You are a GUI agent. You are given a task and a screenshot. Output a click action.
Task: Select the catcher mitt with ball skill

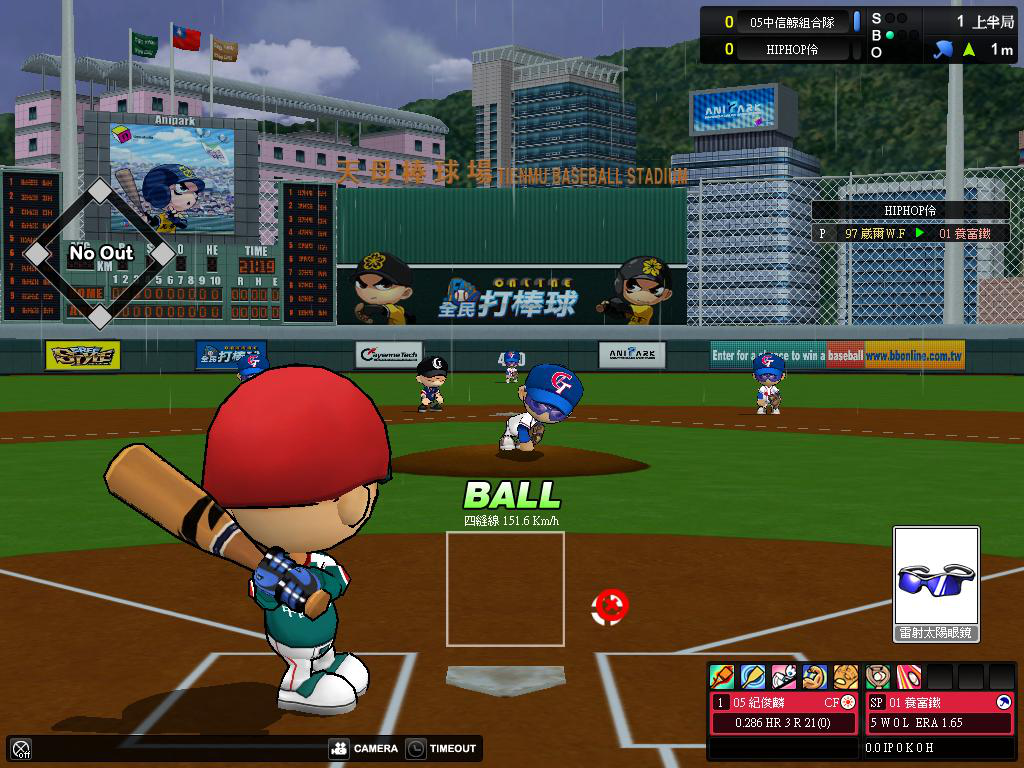(877, 677)
